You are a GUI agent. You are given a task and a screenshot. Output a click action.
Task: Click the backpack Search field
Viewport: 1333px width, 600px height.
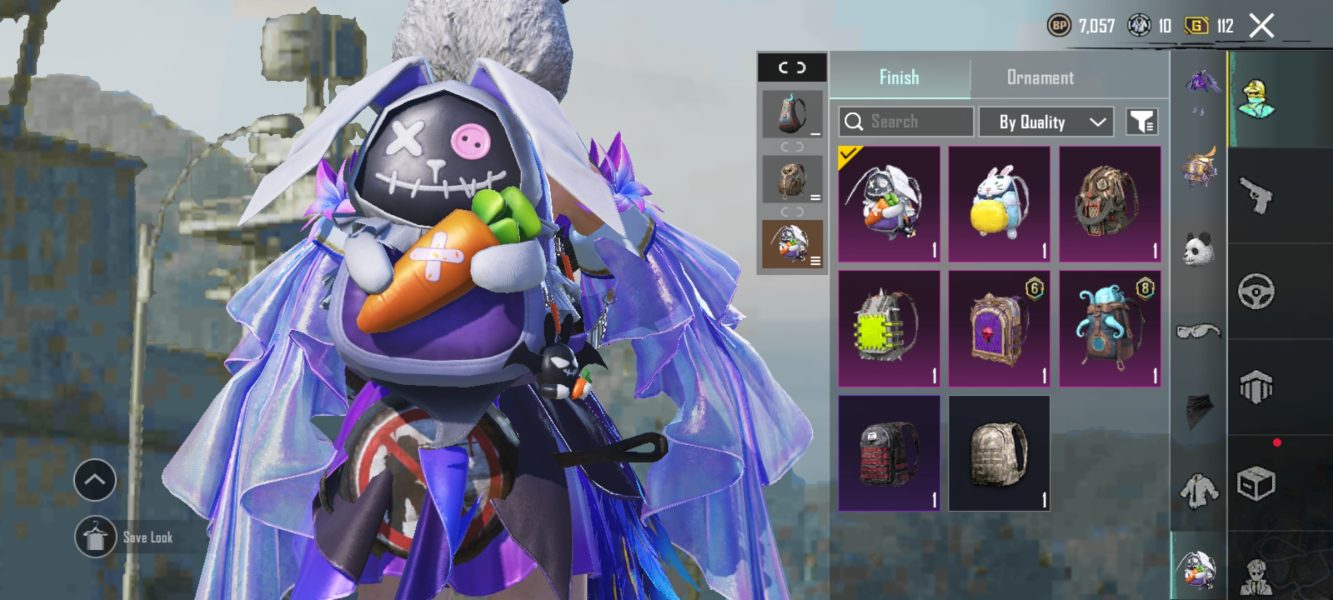coord(906,122)
